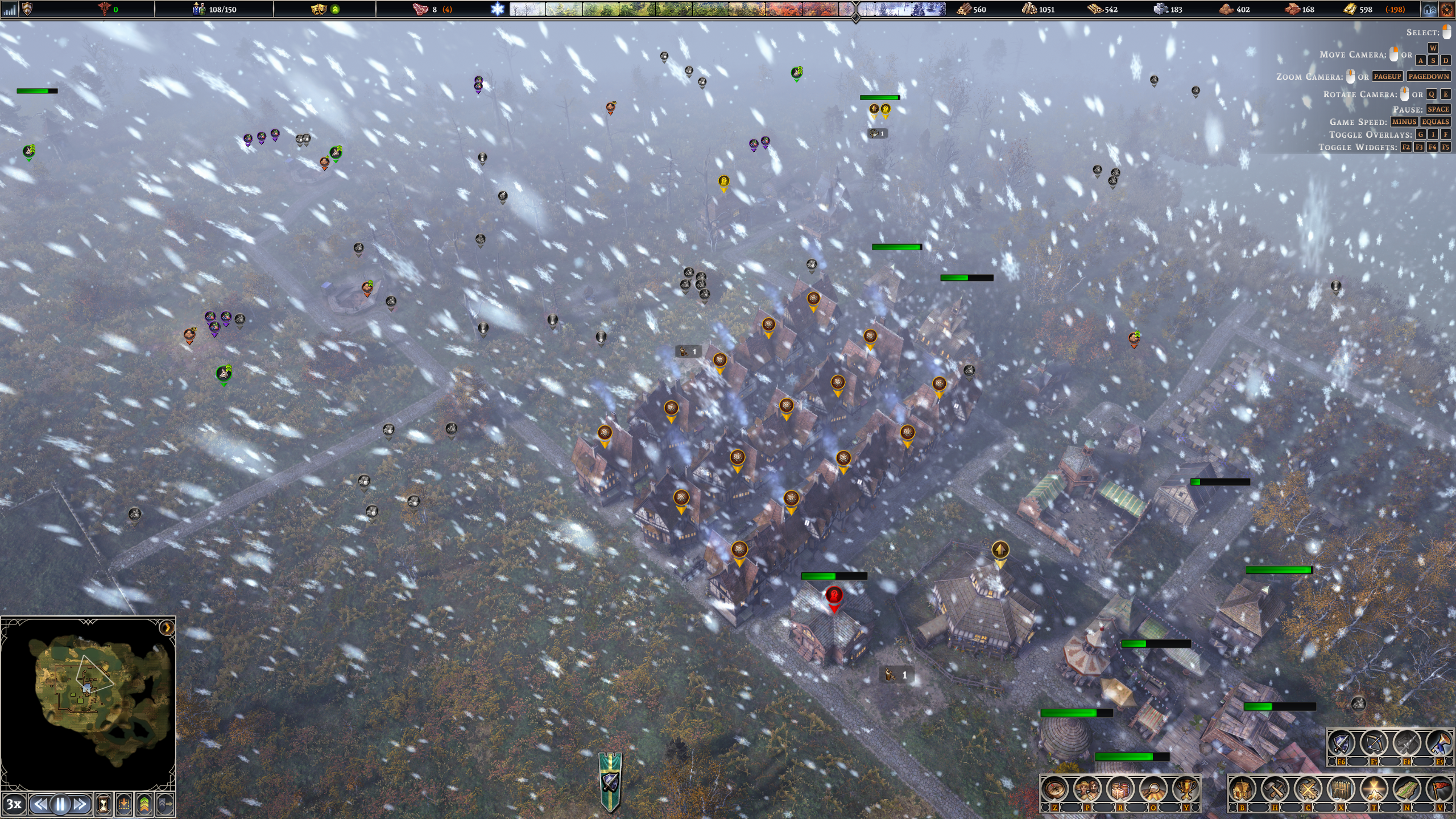Select the sword and shield military group
1456x819 pixels.
pos(1341,742)
